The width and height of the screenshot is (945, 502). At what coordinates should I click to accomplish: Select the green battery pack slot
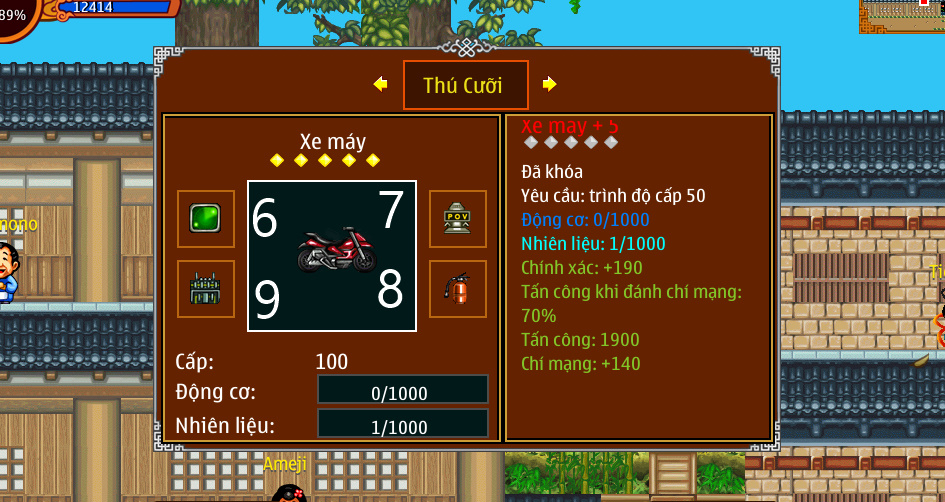point(206,289)
